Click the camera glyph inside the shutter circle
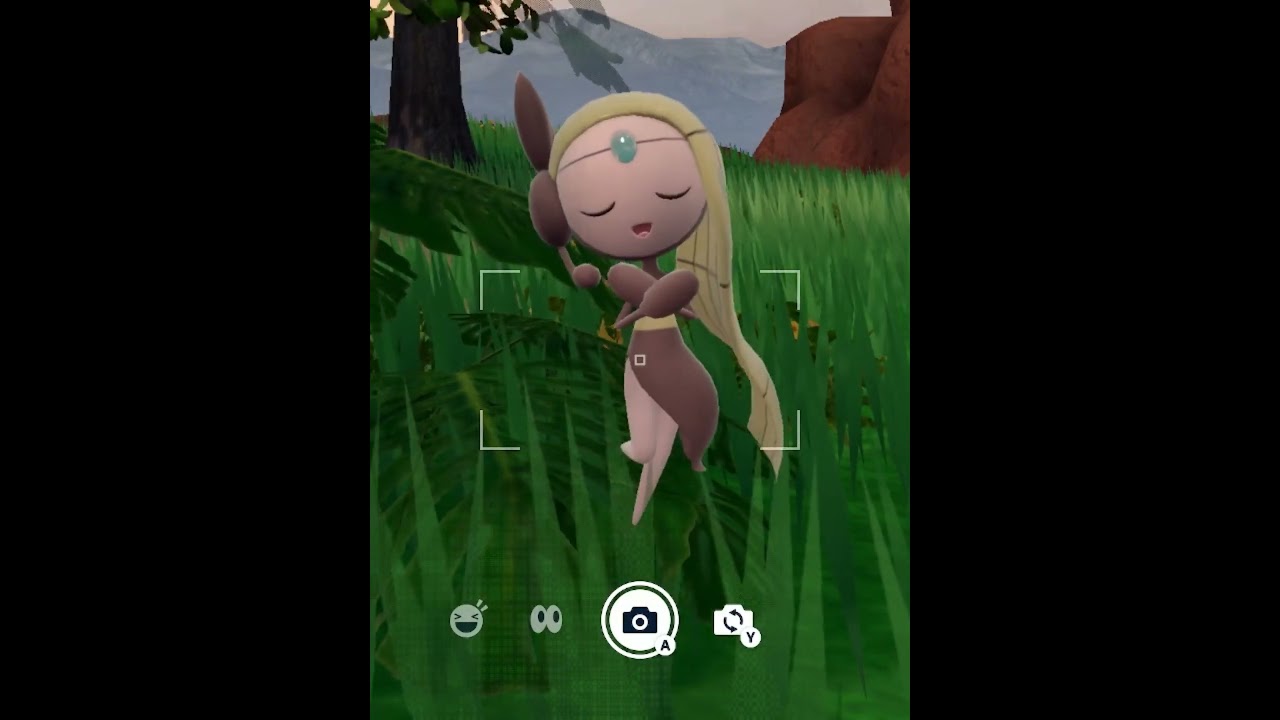1280x720 pixels. tap(640, 618)
